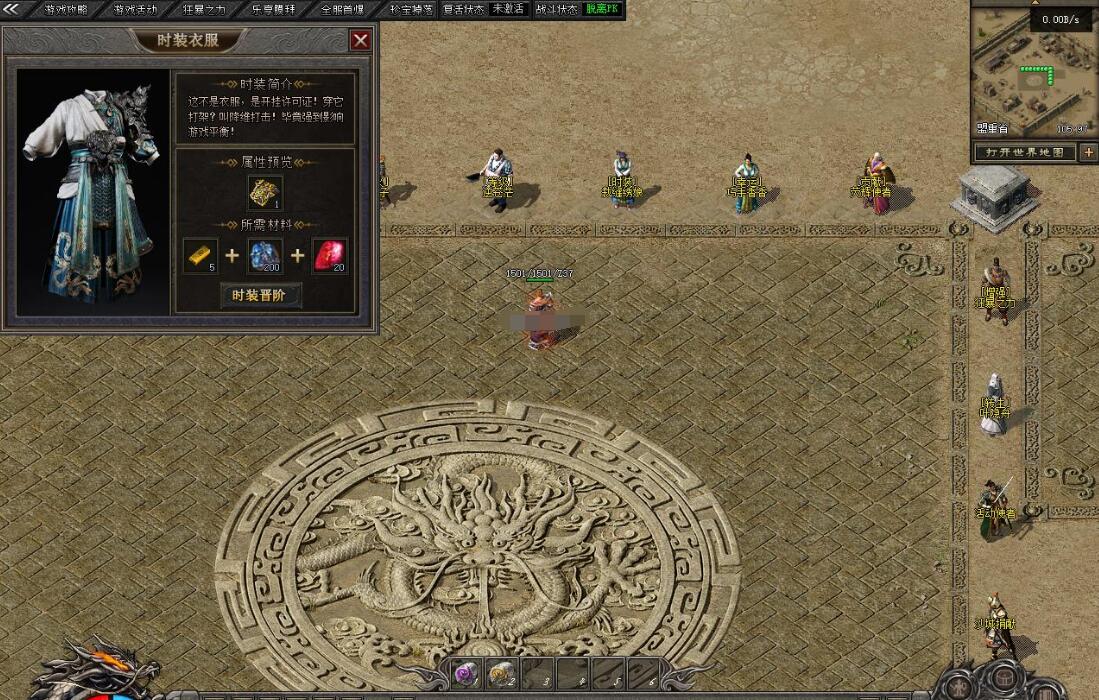Use the purple scroll in hotbar slot 1
This screenshot has height=700, width=1099.
click(466, 673)
